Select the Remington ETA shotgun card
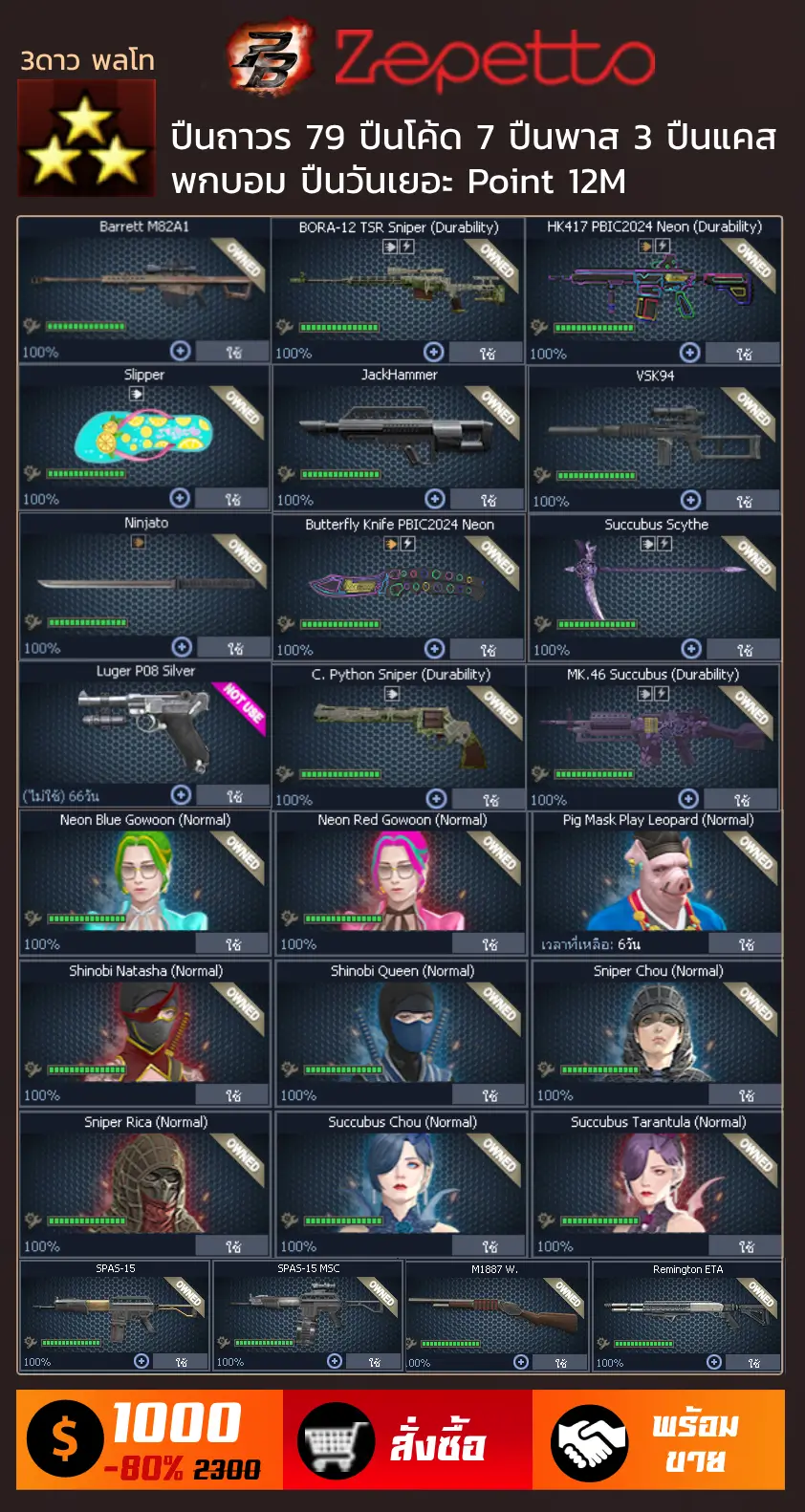 686,1315
